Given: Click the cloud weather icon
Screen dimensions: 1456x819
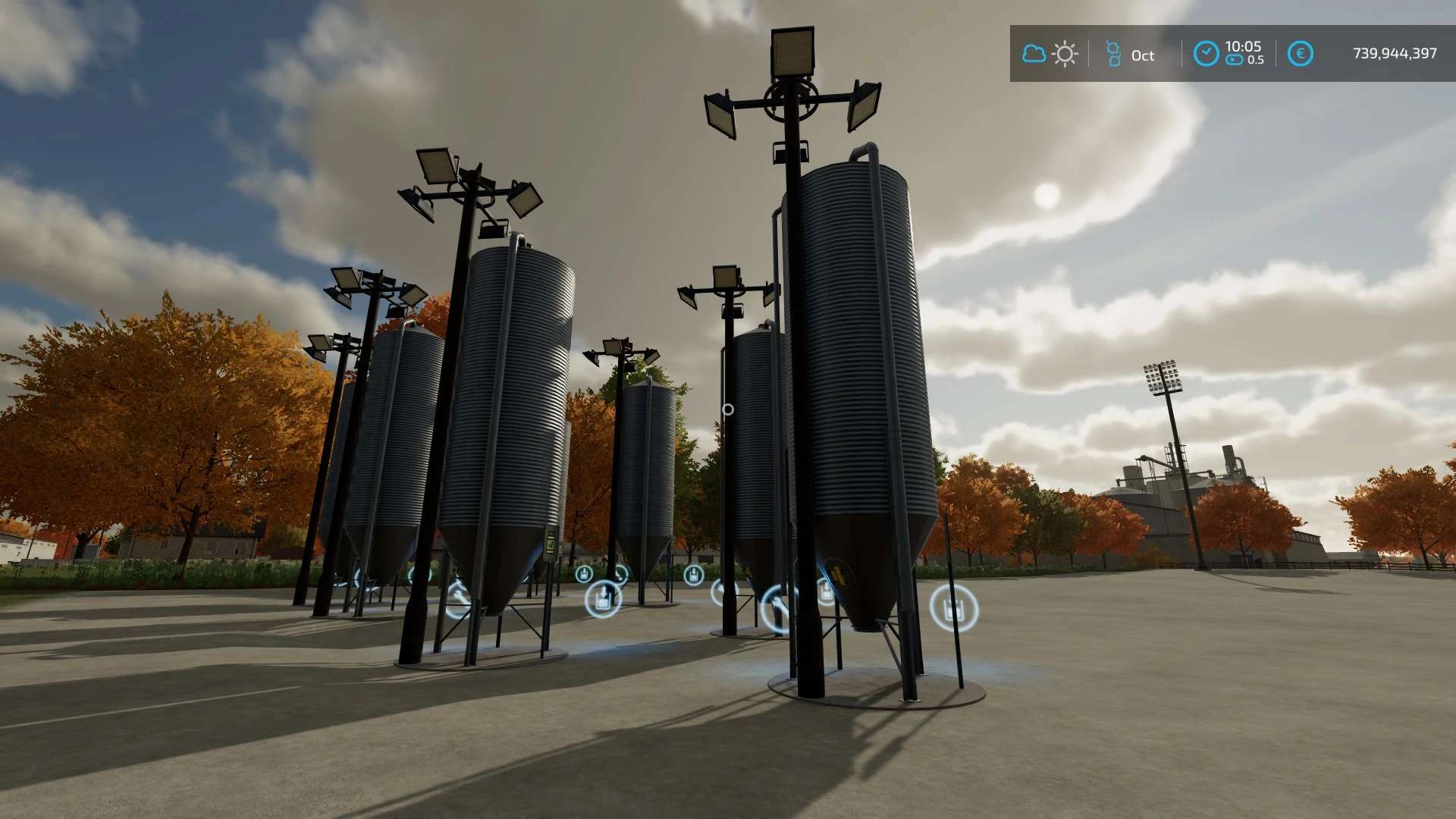Looking at the screenshot, I should 1034,54.
